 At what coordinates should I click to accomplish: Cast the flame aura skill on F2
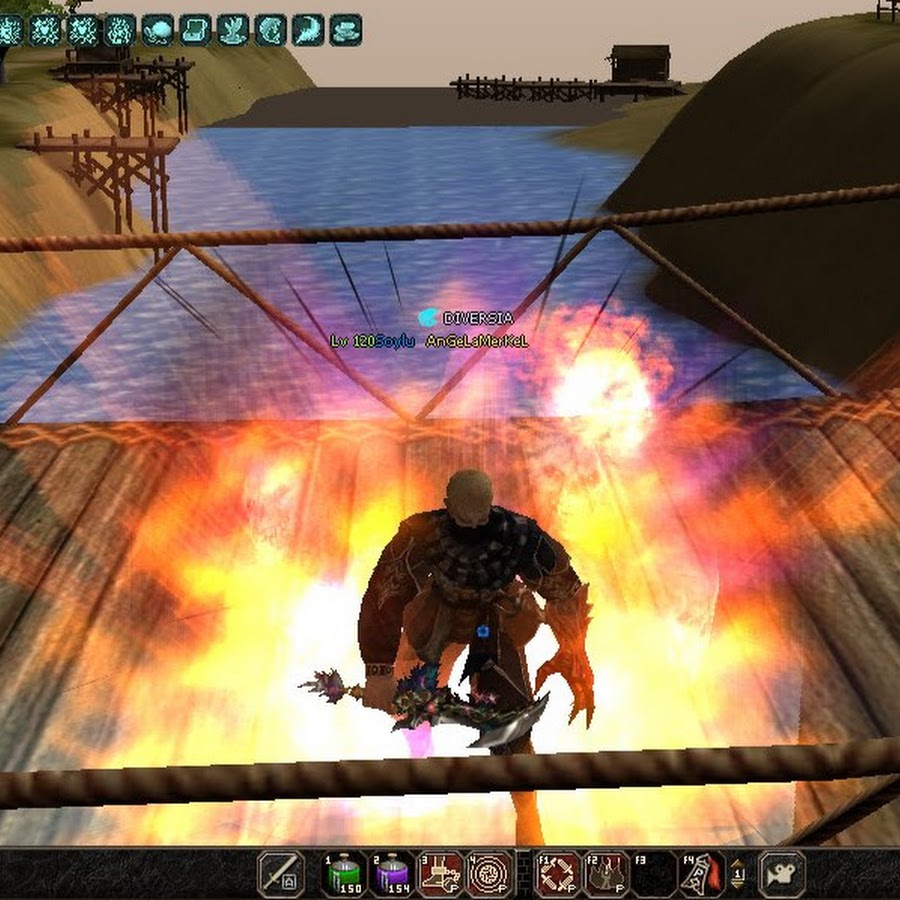coord(606,873)
